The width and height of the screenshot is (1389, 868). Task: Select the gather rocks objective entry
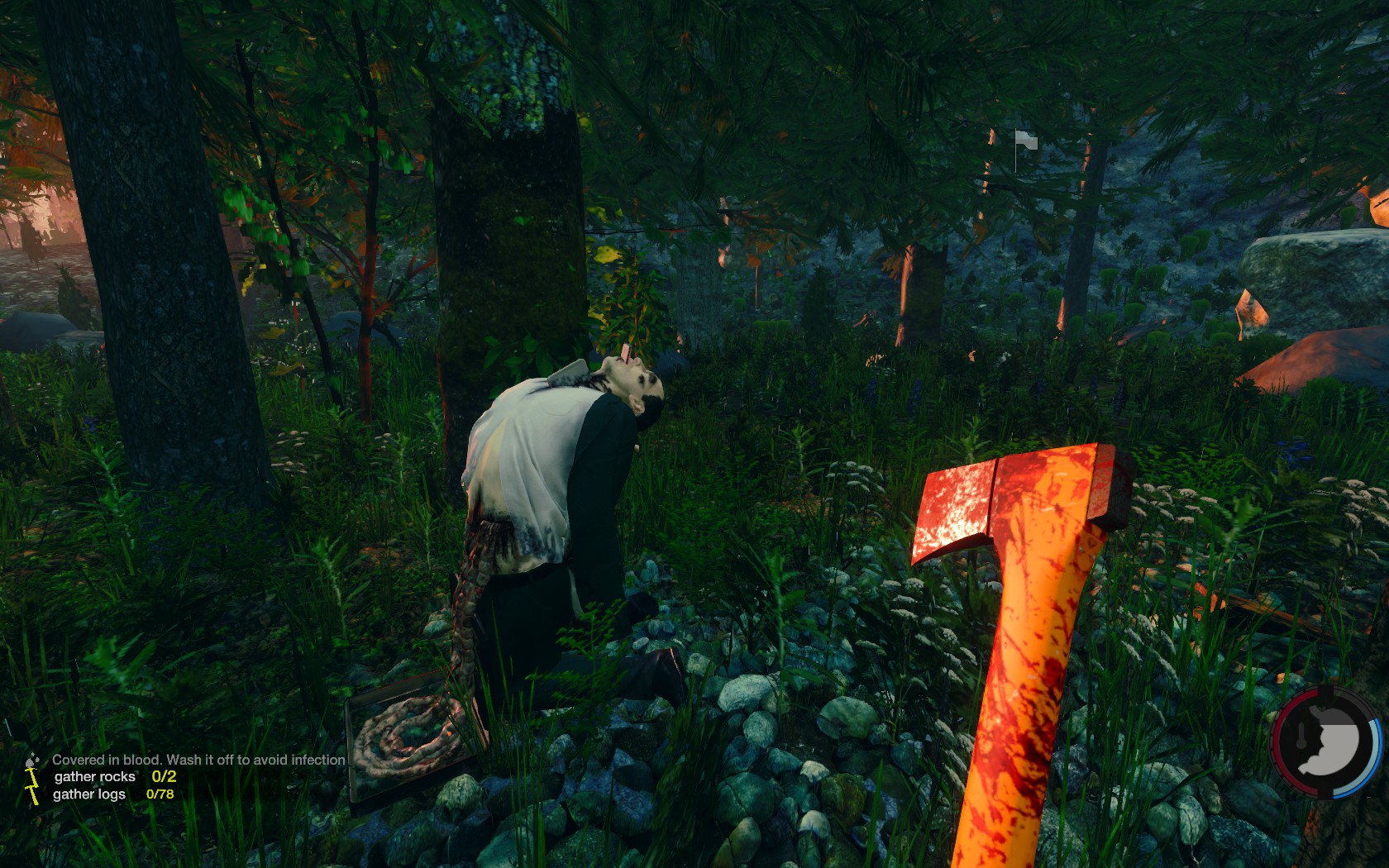point(95,777)
